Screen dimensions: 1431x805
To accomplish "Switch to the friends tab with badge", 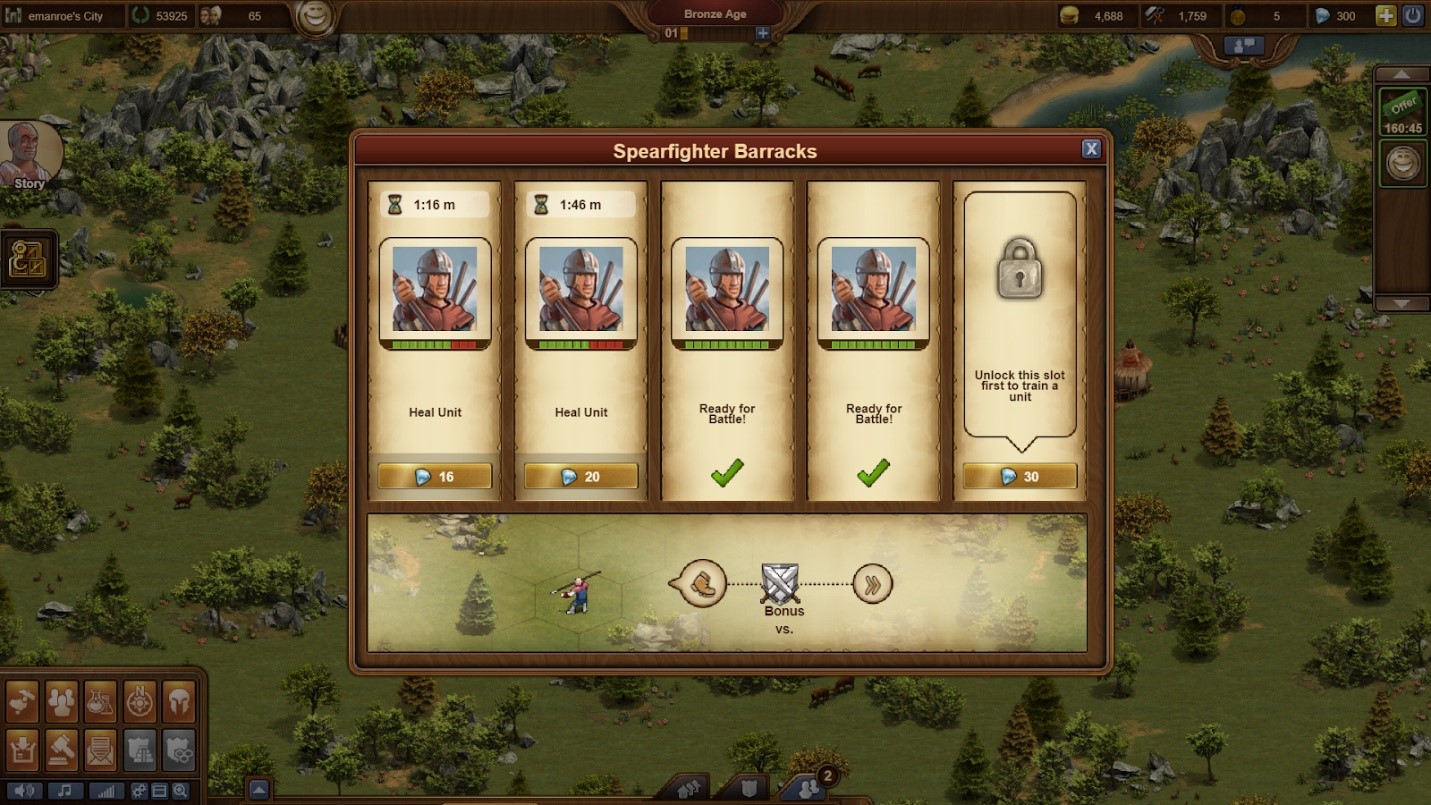I will (808, 789).
